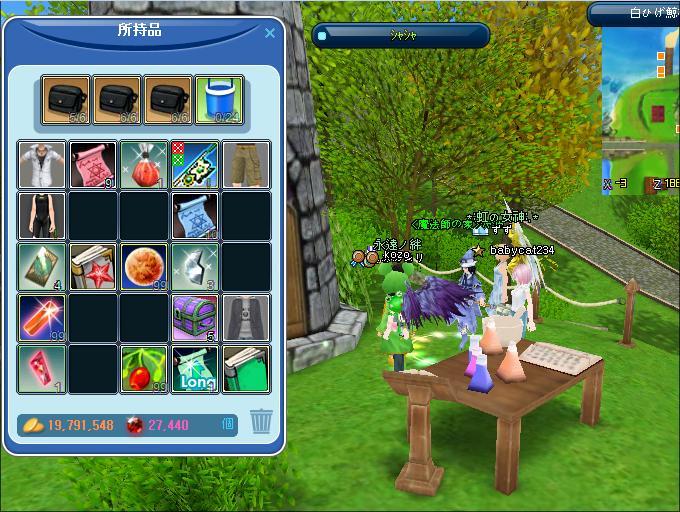Choose the silver crystal shard item
Image resolution: width=680 pixels, height=512 pixels.
tap(195, 267)
